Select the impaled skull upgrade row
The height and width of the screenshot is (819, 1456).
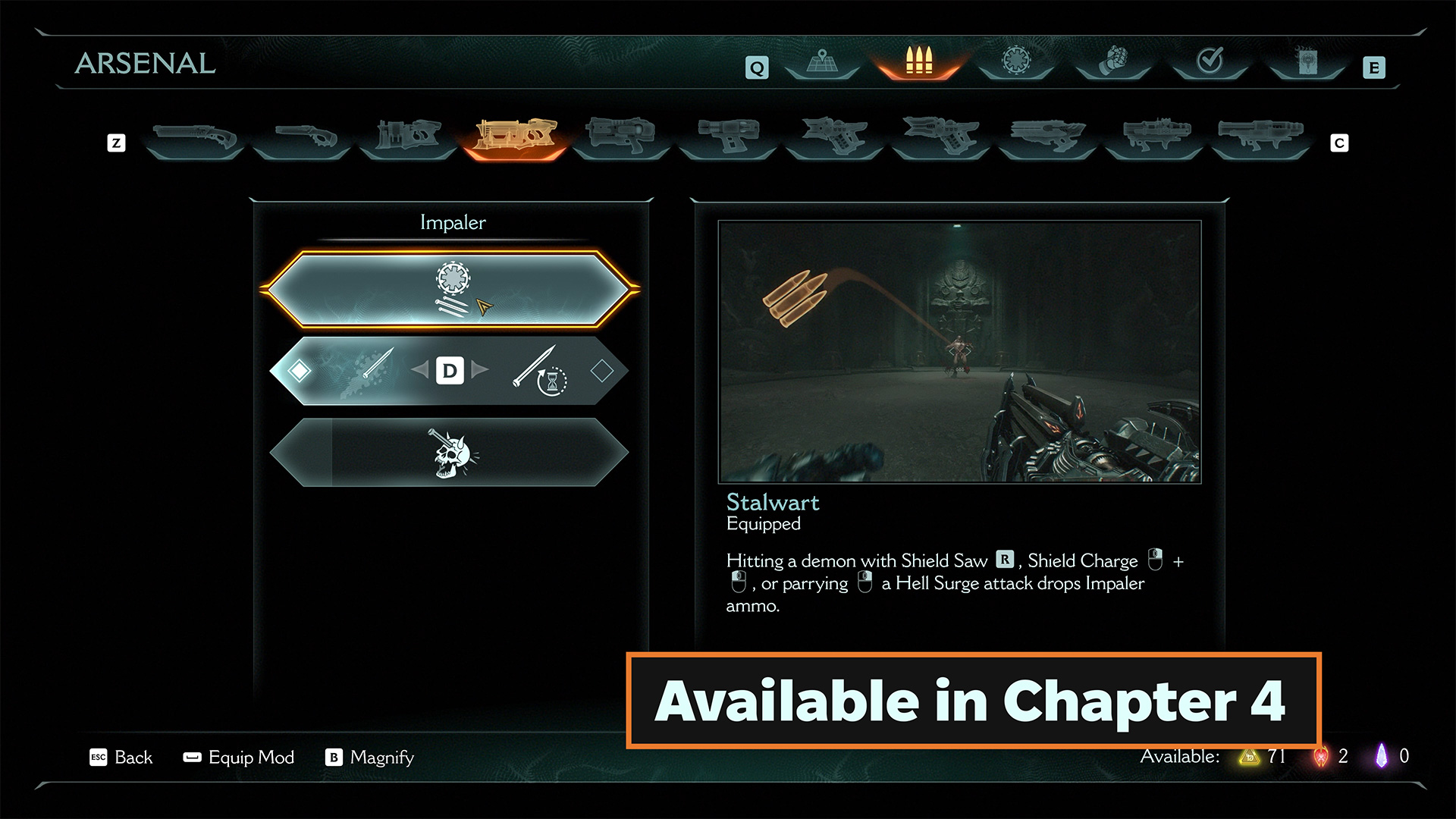pyautogui.click(x=450, y=453)
